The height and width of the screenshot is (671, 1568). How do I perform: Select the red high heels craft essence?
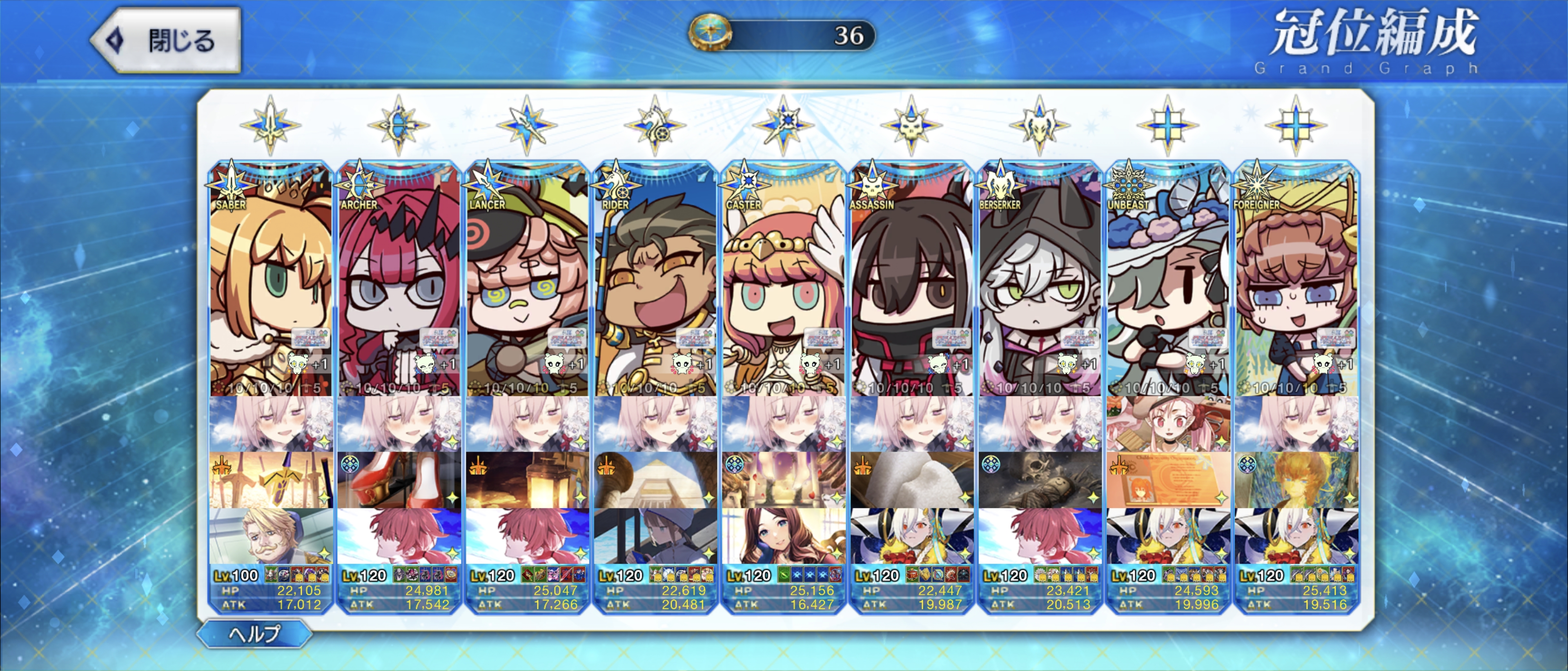point(399,480)
